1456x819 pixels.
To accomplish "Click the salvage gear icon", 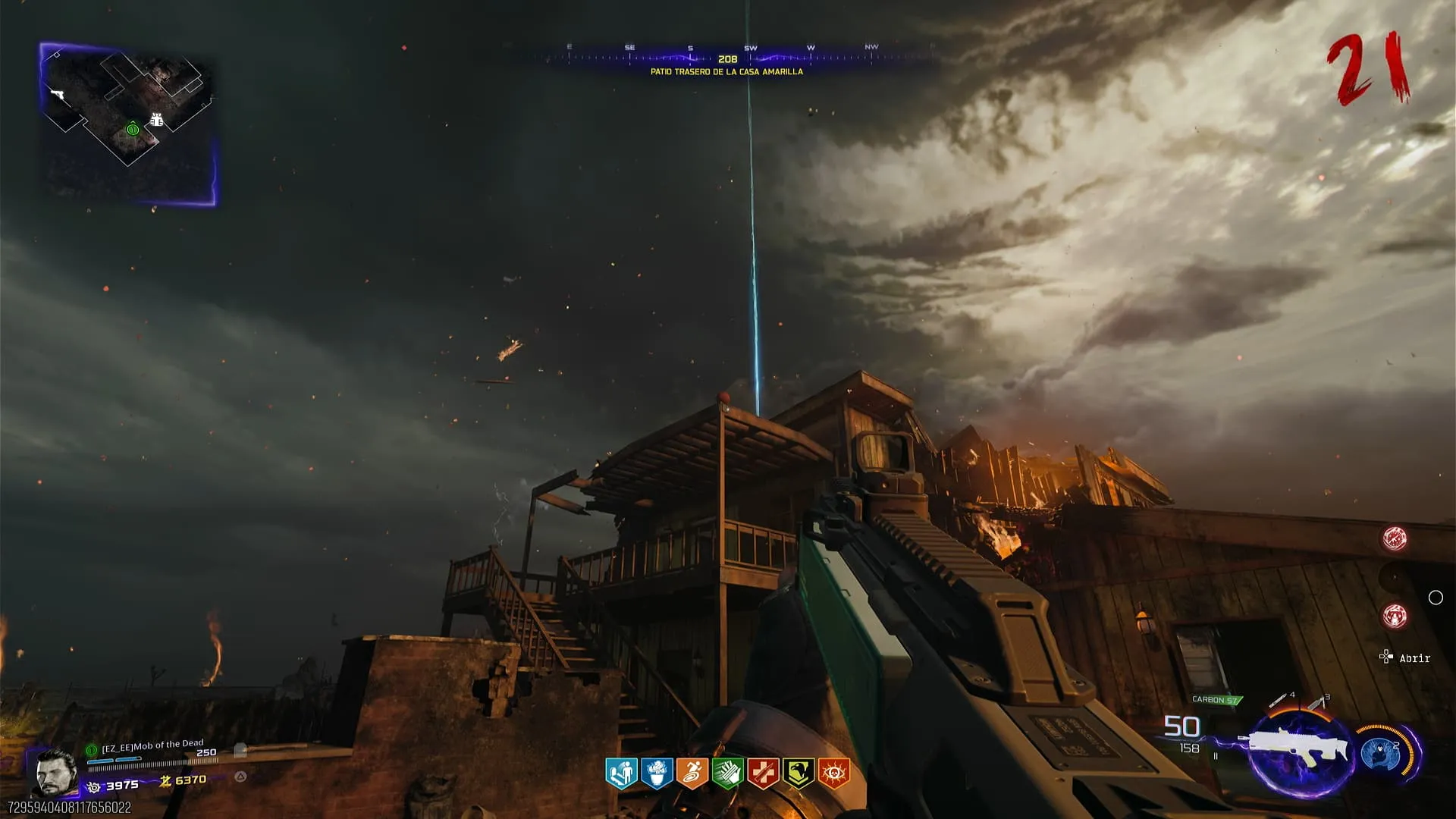I will point(94,787).
